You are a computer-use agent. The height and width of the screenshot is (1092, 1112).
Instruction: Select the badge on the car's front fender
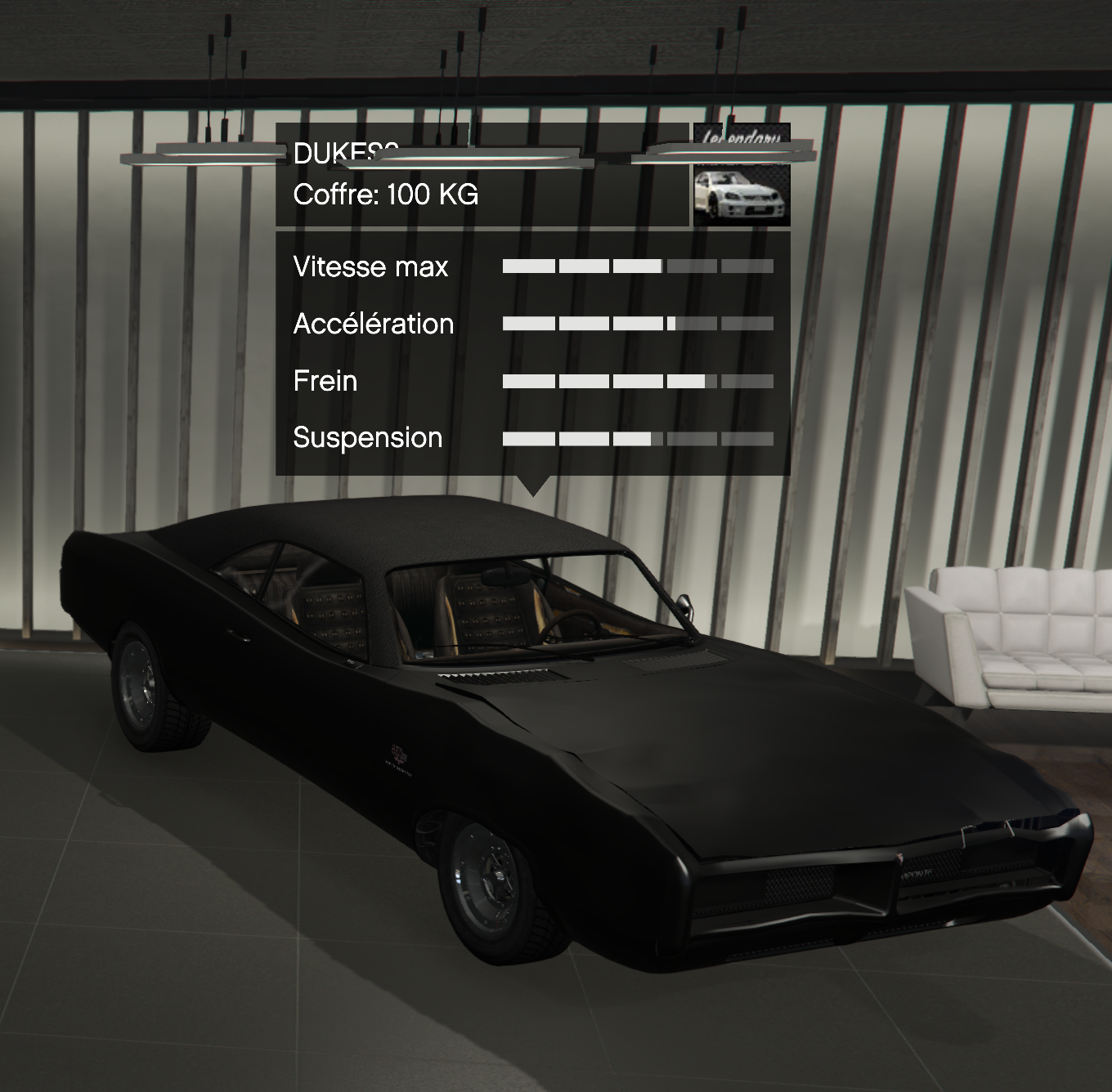(398, 754)
